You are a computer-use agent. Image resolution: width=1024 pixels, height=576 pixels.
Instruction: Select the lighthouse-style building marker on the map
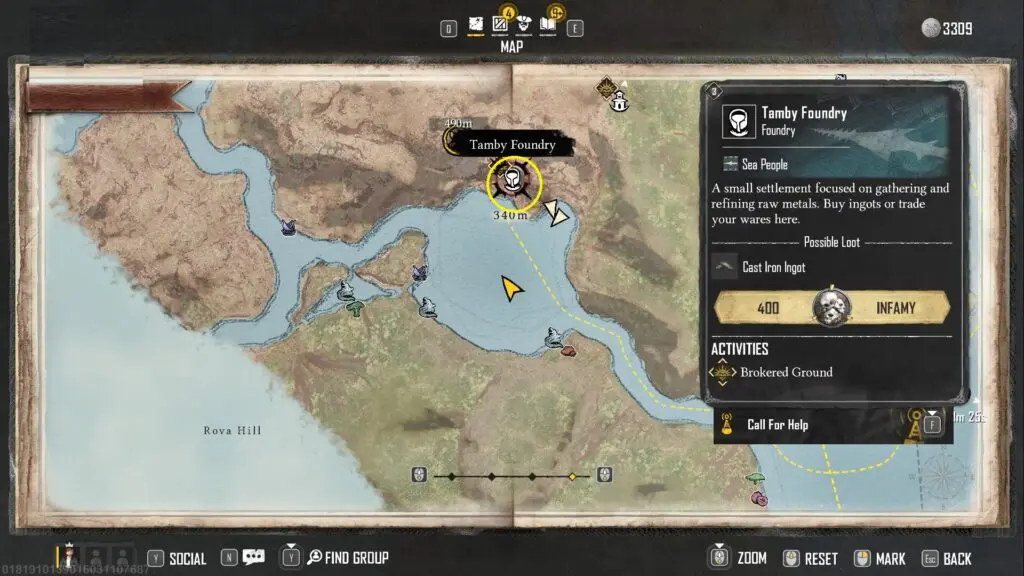point(620,100)
